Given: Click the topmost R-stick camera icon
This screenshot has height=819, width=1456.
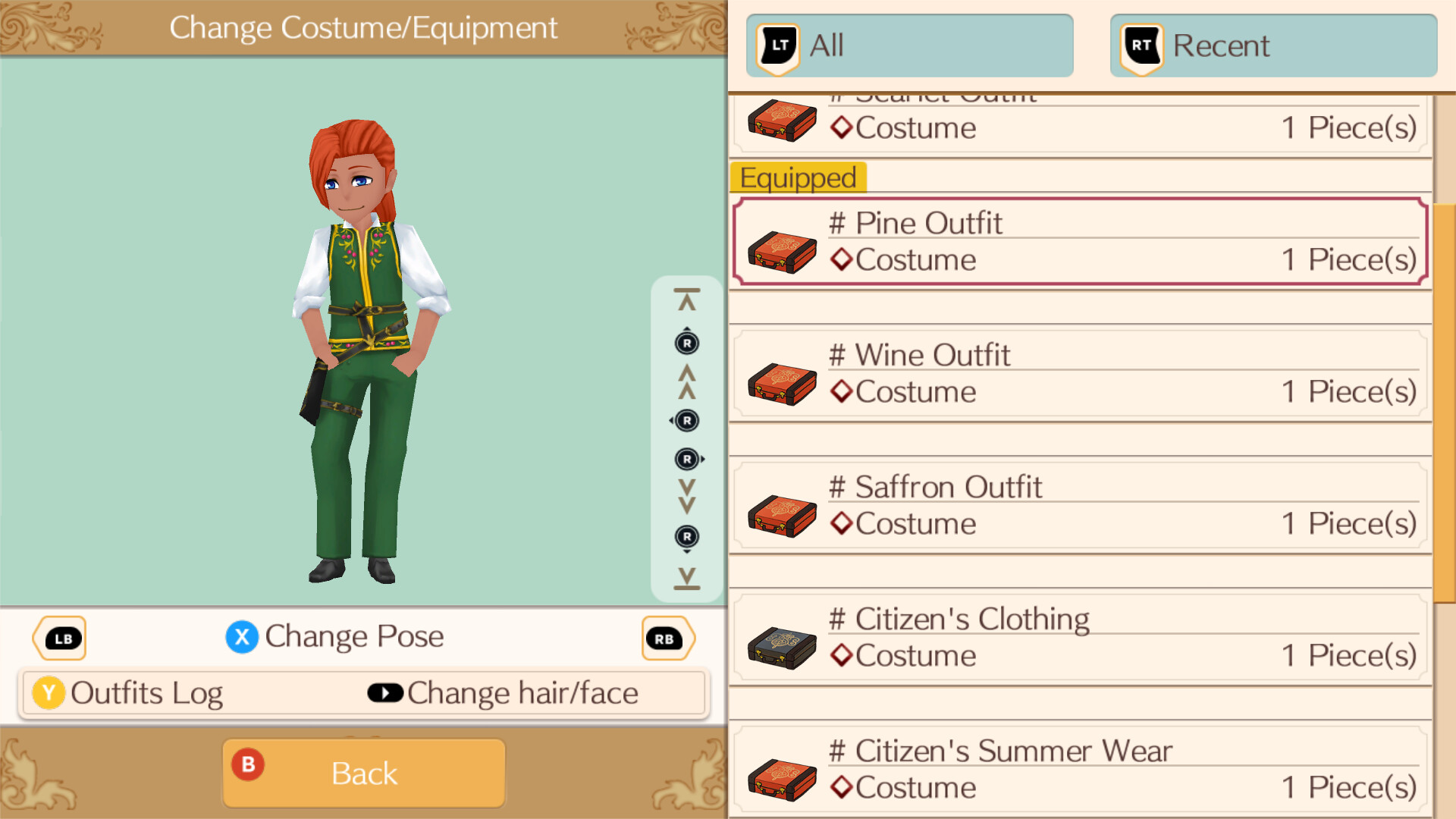Looking at the screenshot, I should click(686, 342).
